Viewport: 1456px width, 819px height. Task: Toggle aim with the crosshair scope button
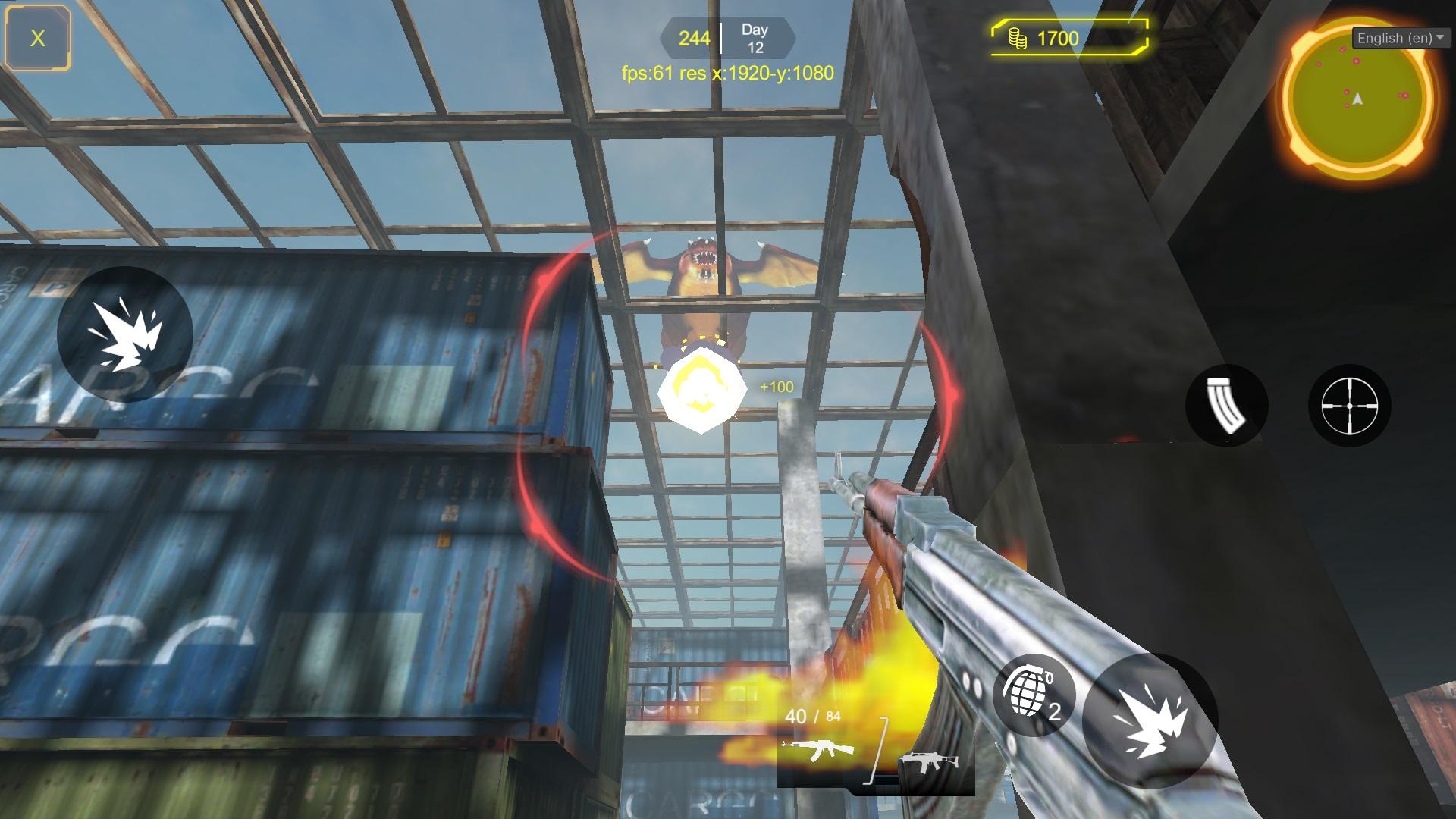click(1349, 406)
